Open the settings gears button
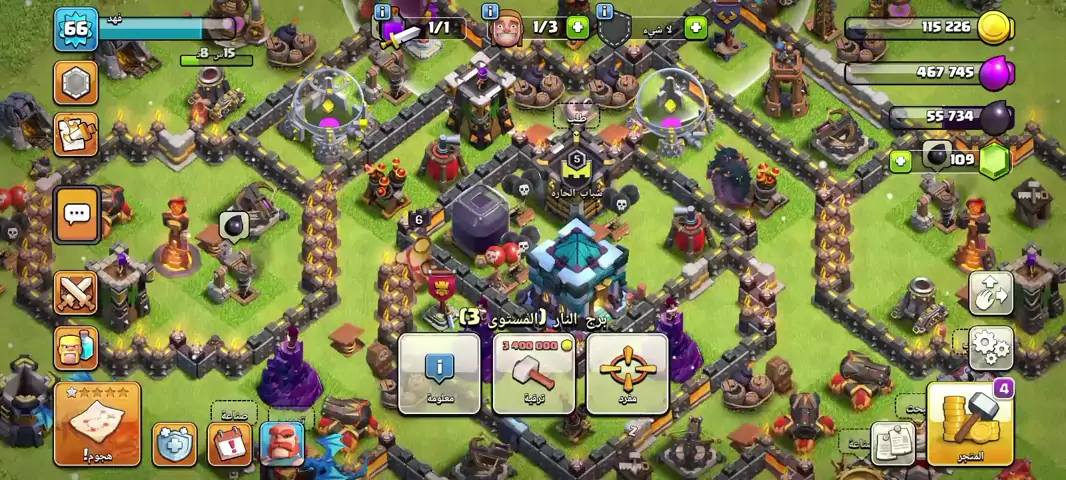The width and height of the screenshot is (1066, 480). (990, 346)
